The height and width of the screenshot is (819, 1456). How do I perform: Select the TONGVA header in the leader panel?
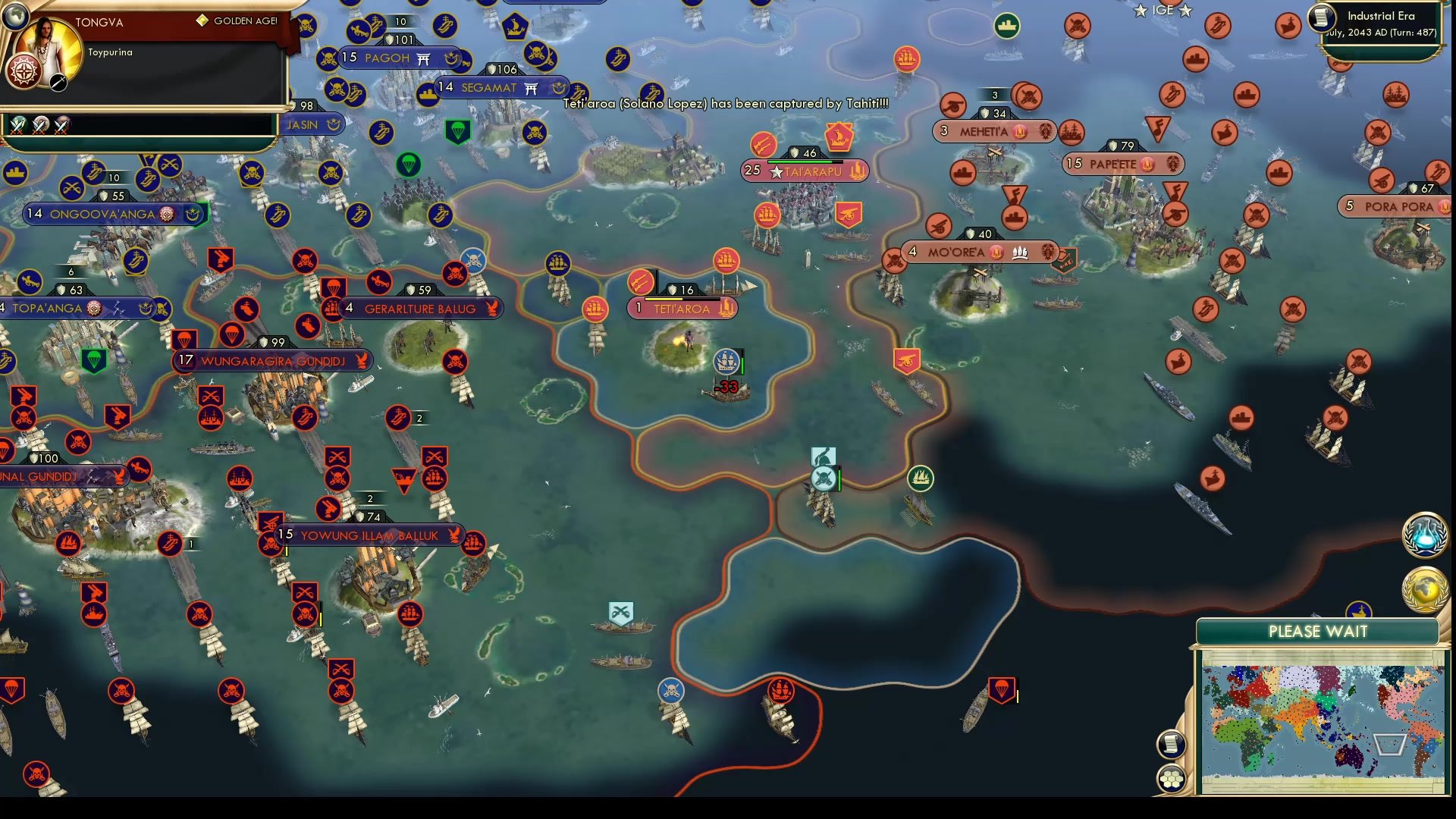point(99,23)
